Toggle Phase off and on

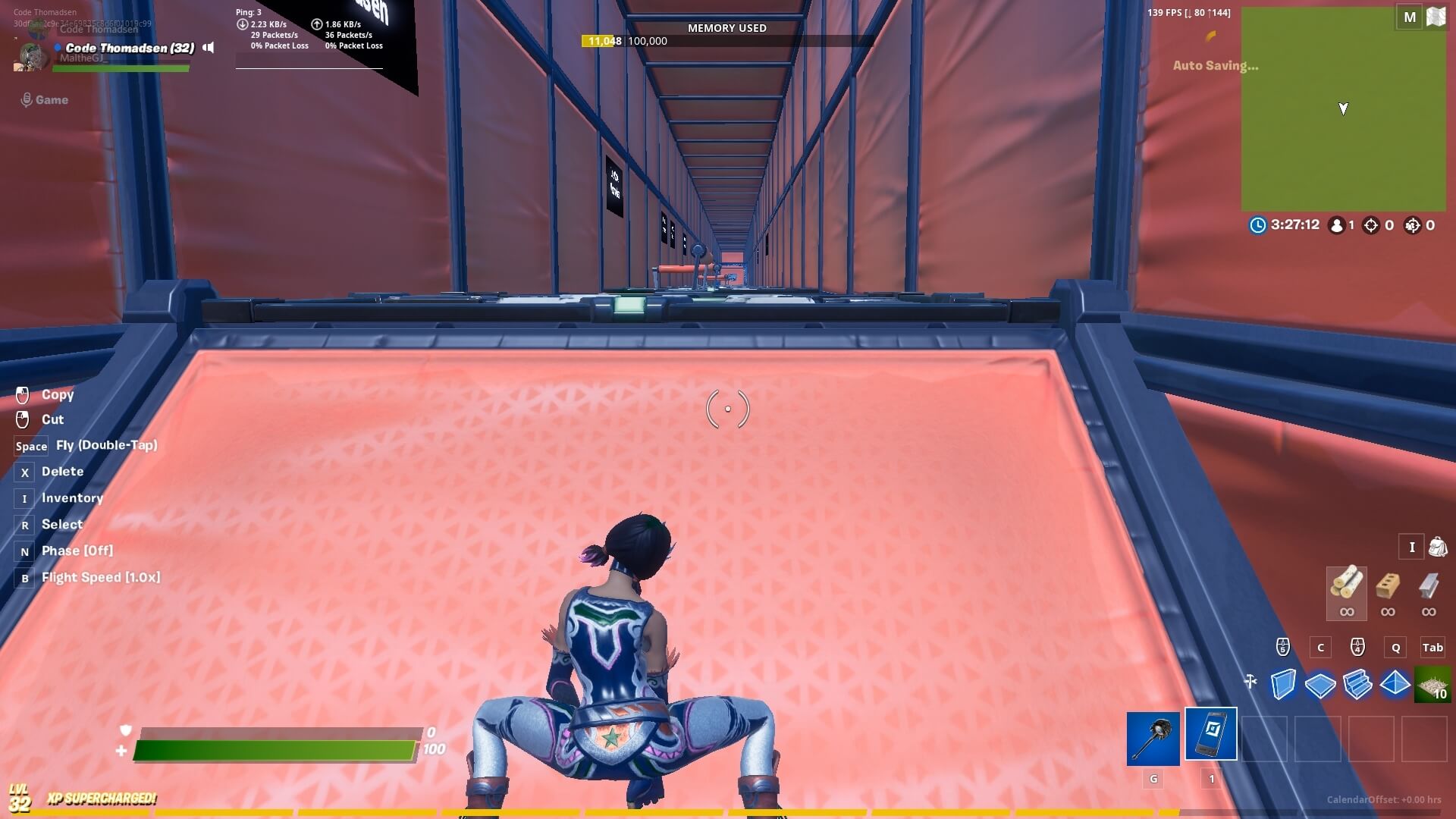(77, 551)
